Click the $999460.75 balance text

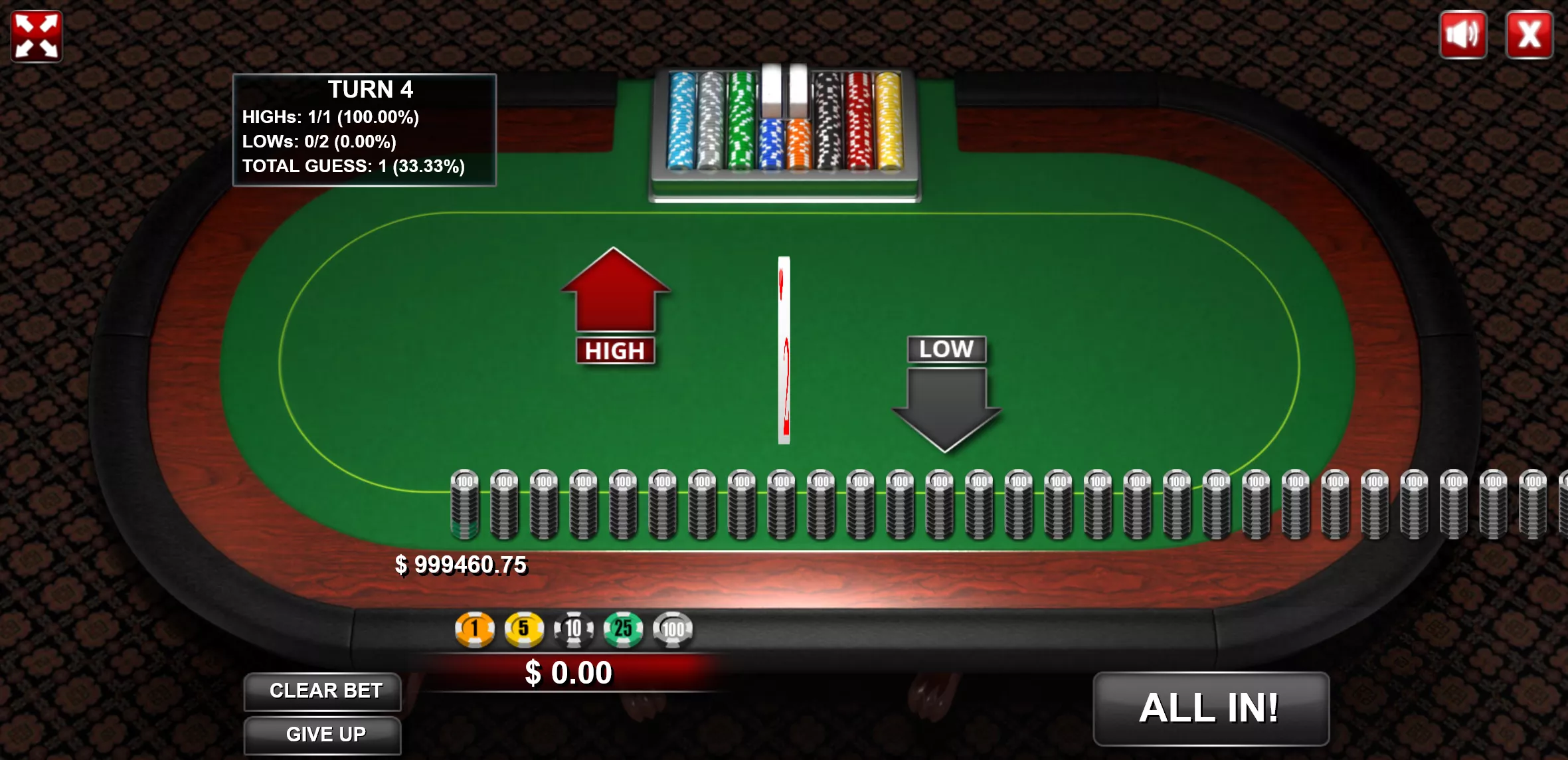(462, 565)
